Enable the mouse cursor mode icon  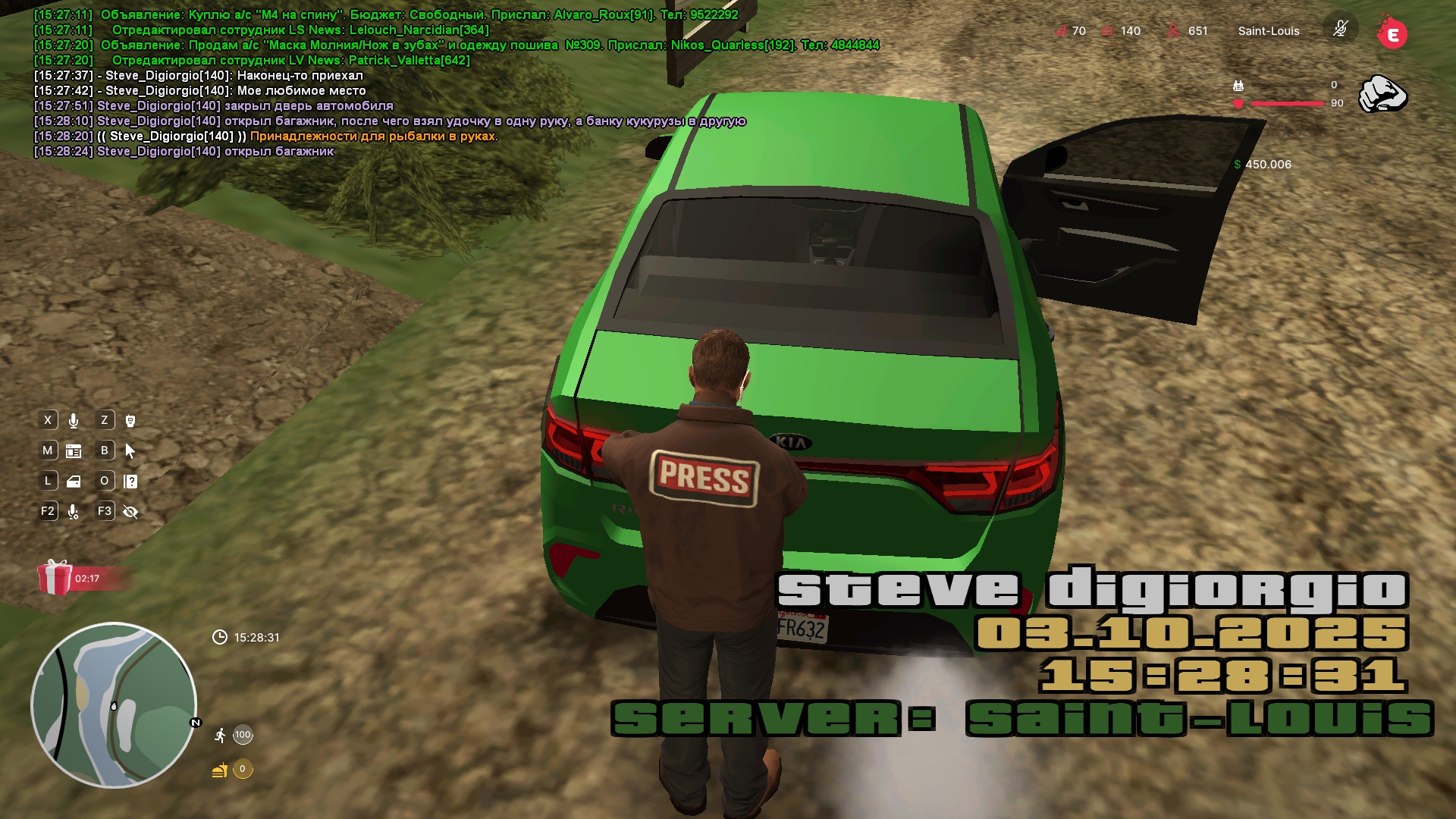coord(130,451)
